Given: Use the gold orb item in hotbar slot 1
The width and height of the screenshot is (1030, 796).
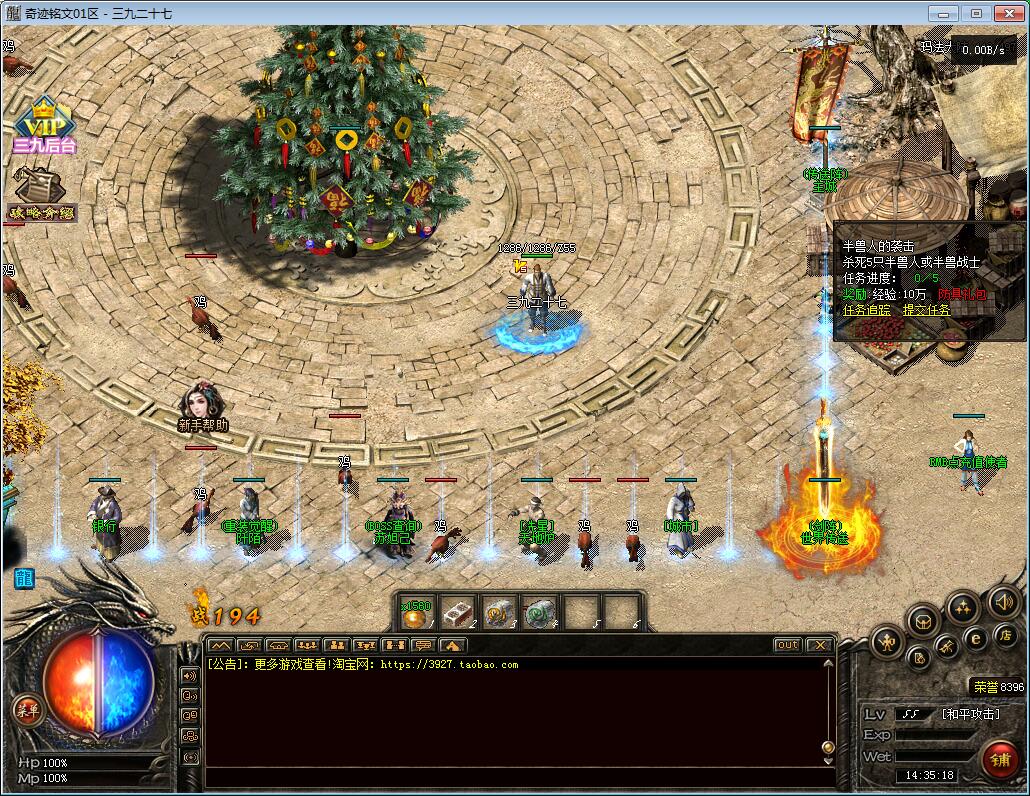Looking at the screenshot, I should pos(415,613).
